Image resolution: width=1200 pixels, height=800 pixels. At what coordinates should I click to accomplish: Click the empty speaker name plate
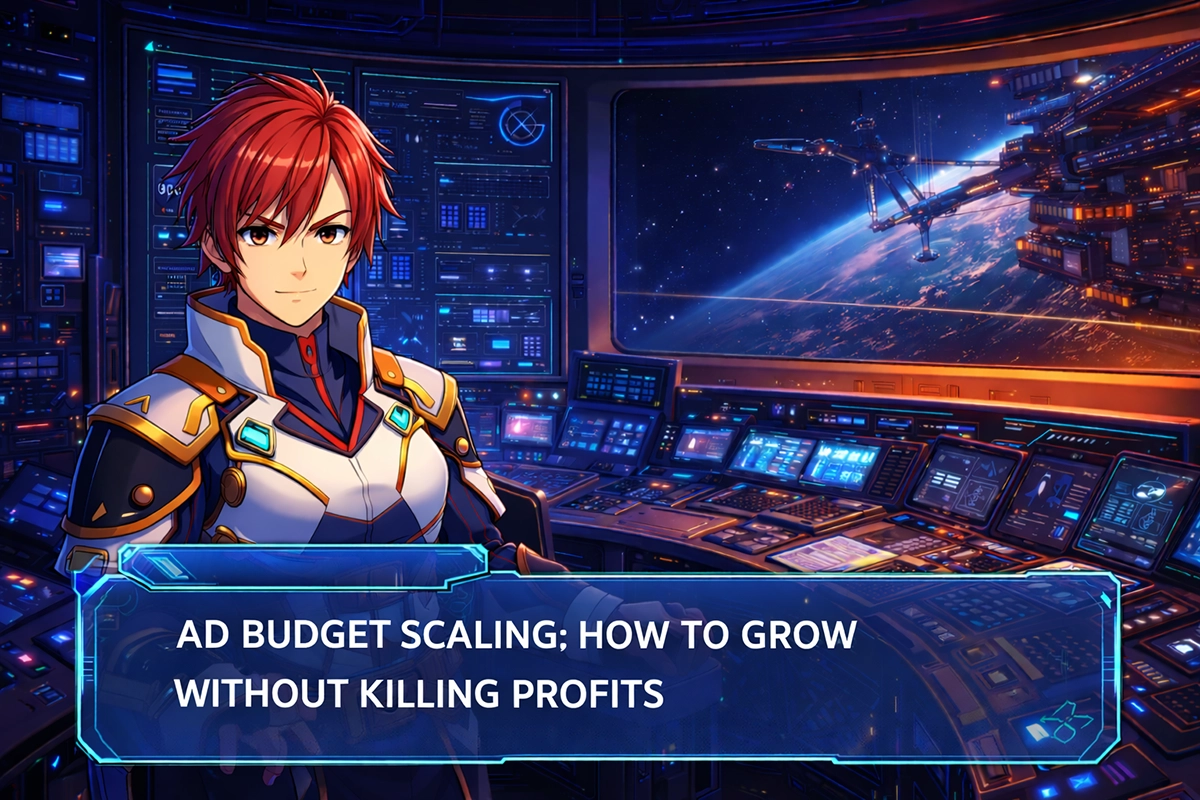coord(300,566)
